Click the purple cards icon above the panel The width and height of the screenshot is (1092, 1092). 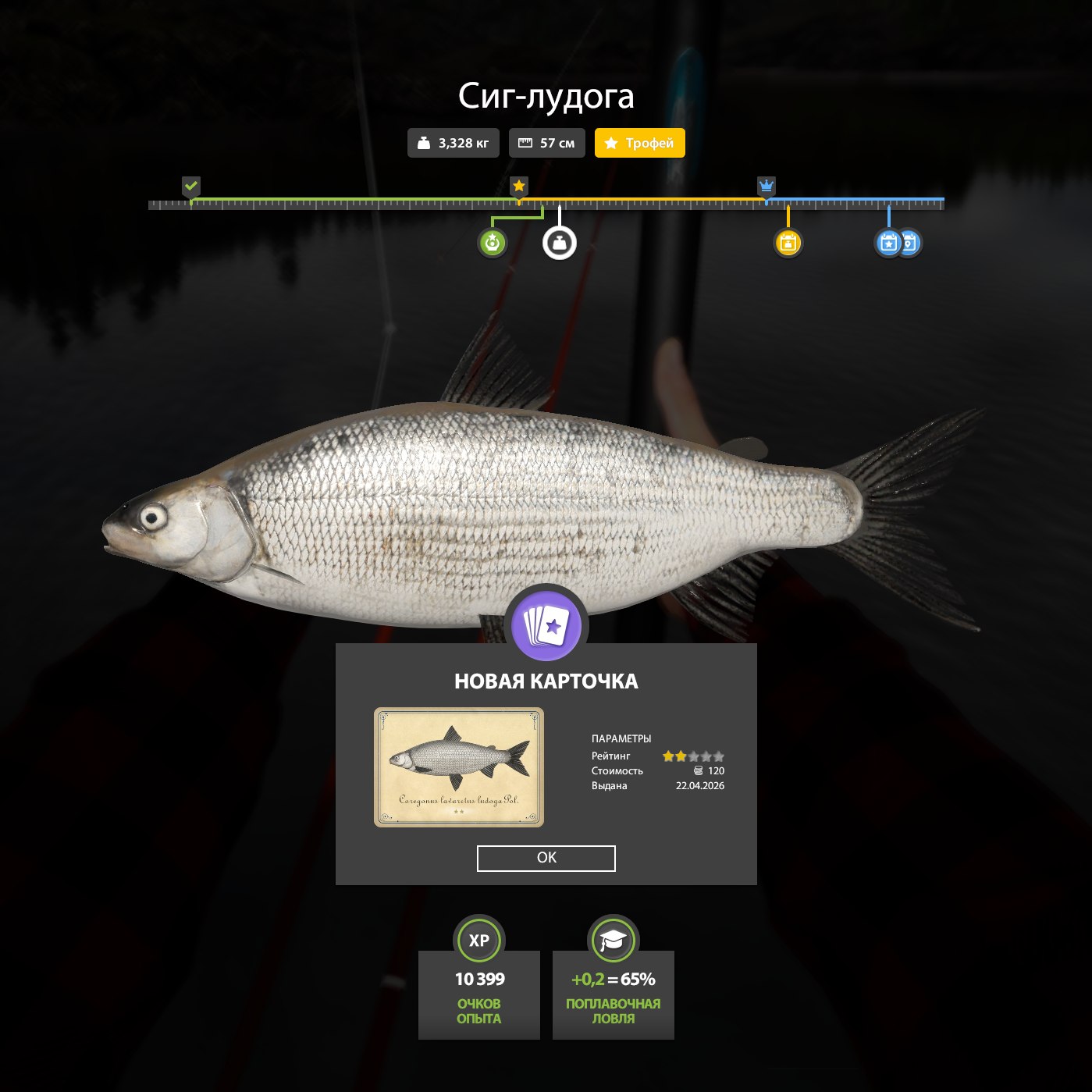coord(546,625)
